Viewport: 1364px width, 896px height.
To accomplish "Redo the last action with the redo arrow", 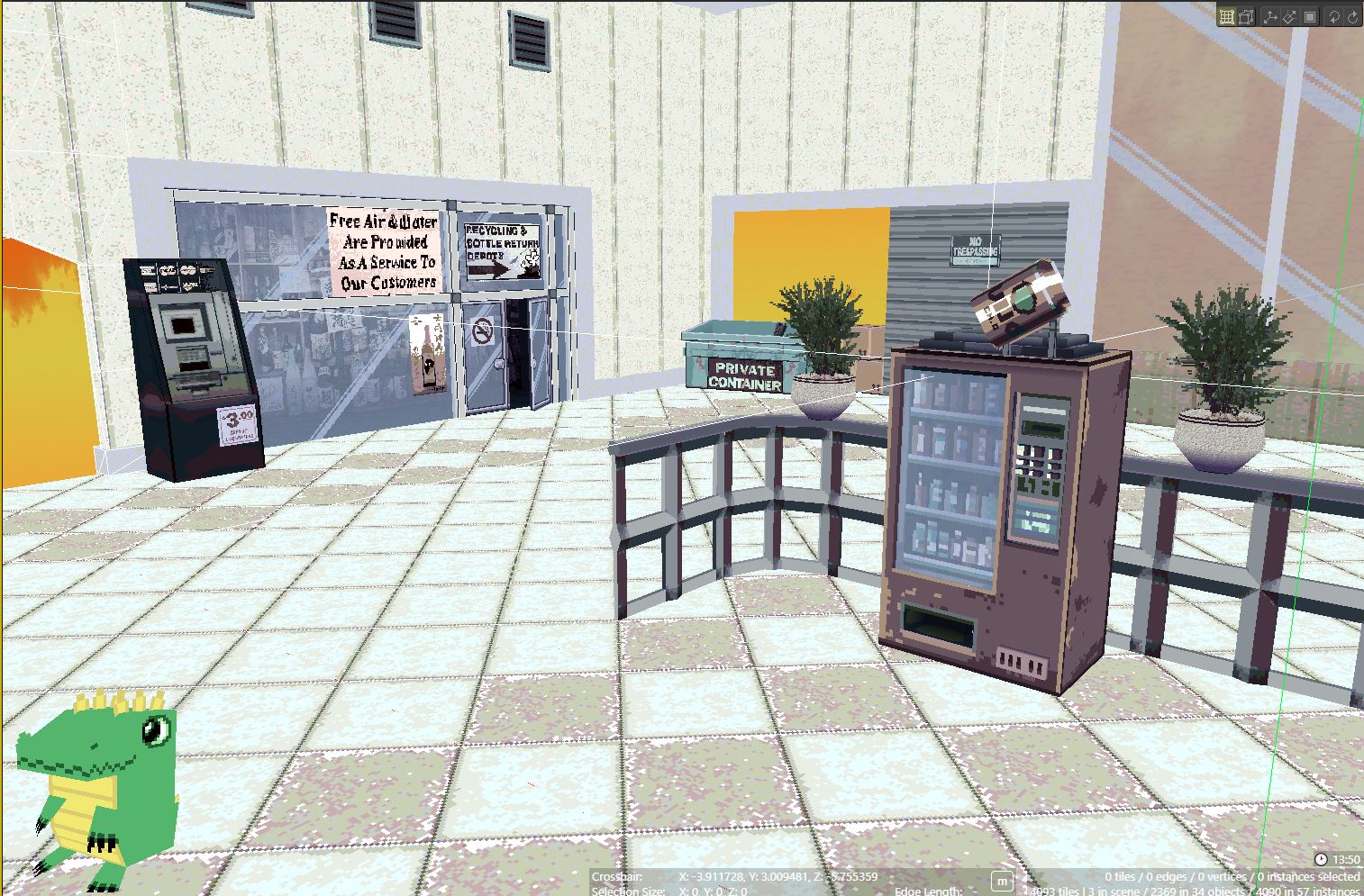I will tap(1351, 15).
